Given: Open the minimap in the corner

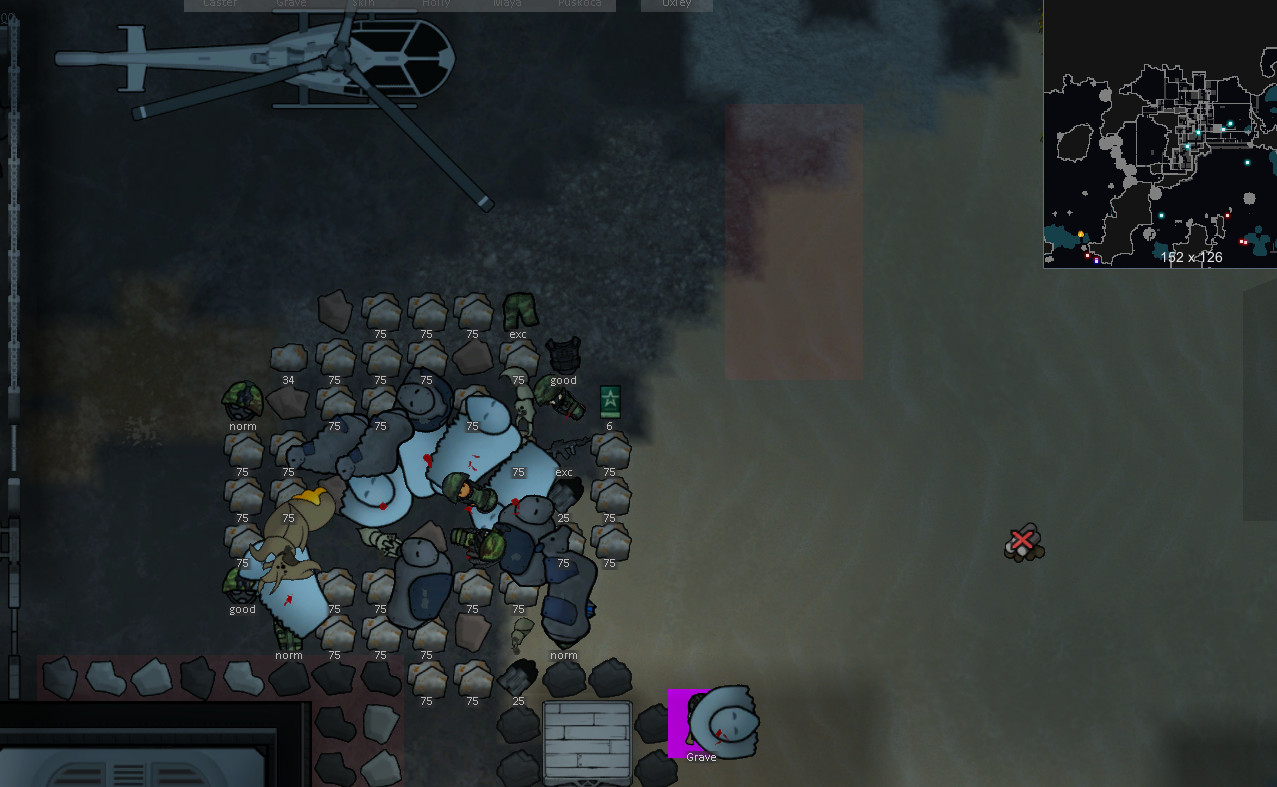Looking at the screenshot, I should 1160,134.
